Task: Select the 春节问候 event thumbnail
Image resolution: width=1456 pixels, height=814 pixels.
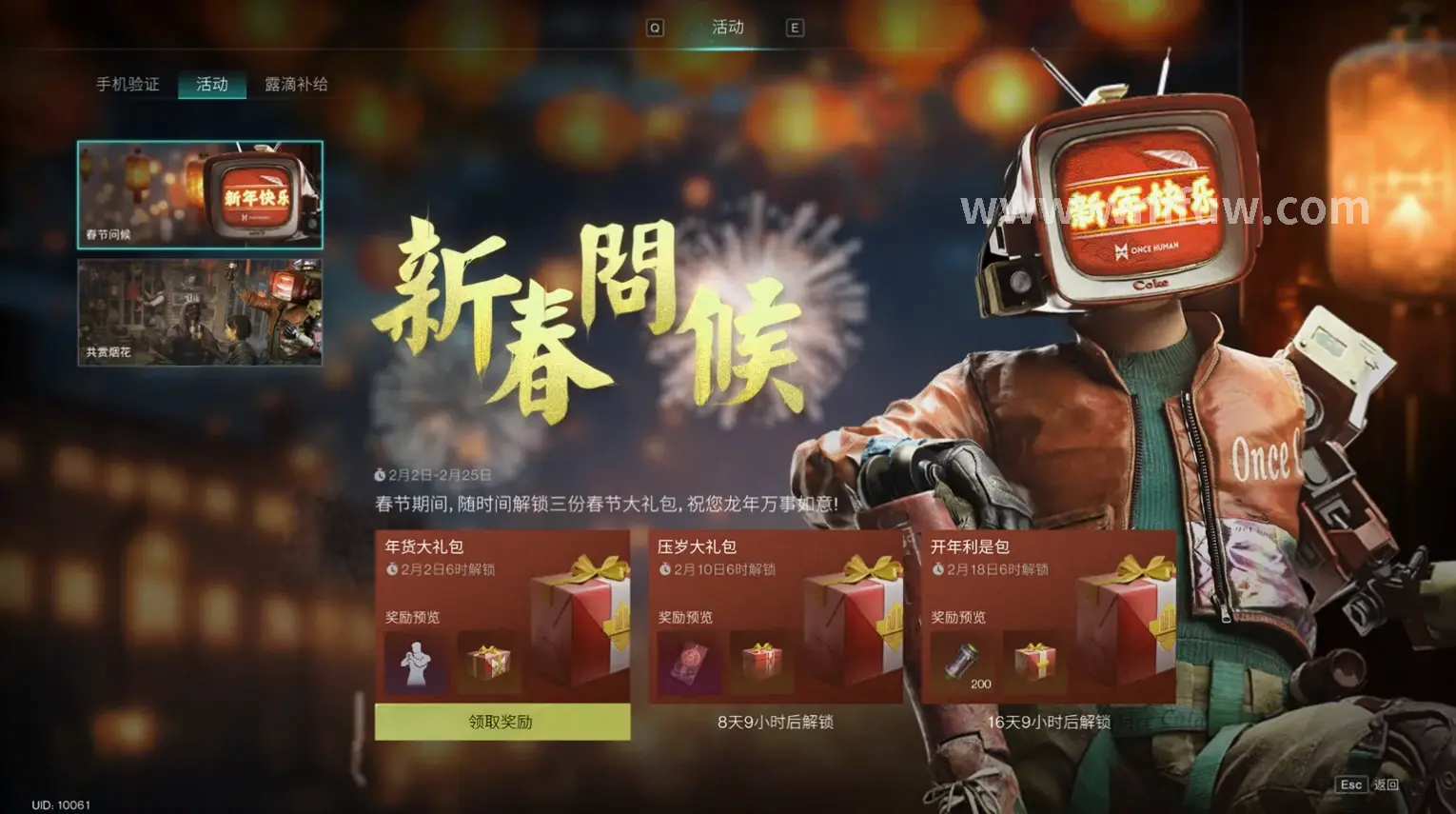Action: [x=198, y=195]
